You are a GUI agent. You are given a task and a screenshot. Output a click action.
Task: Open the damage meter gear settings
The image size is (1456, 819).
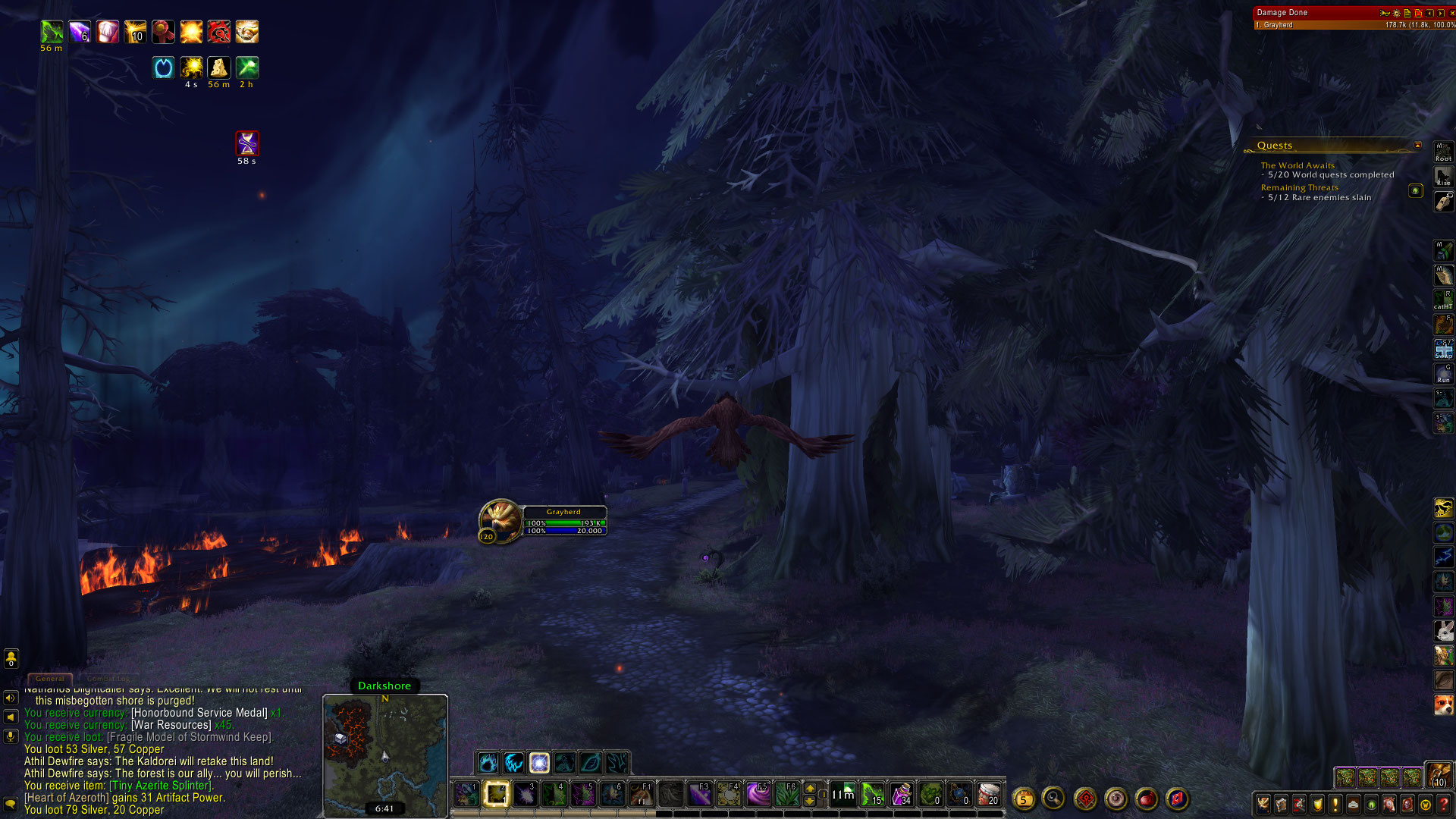[x=1396, y=13]
